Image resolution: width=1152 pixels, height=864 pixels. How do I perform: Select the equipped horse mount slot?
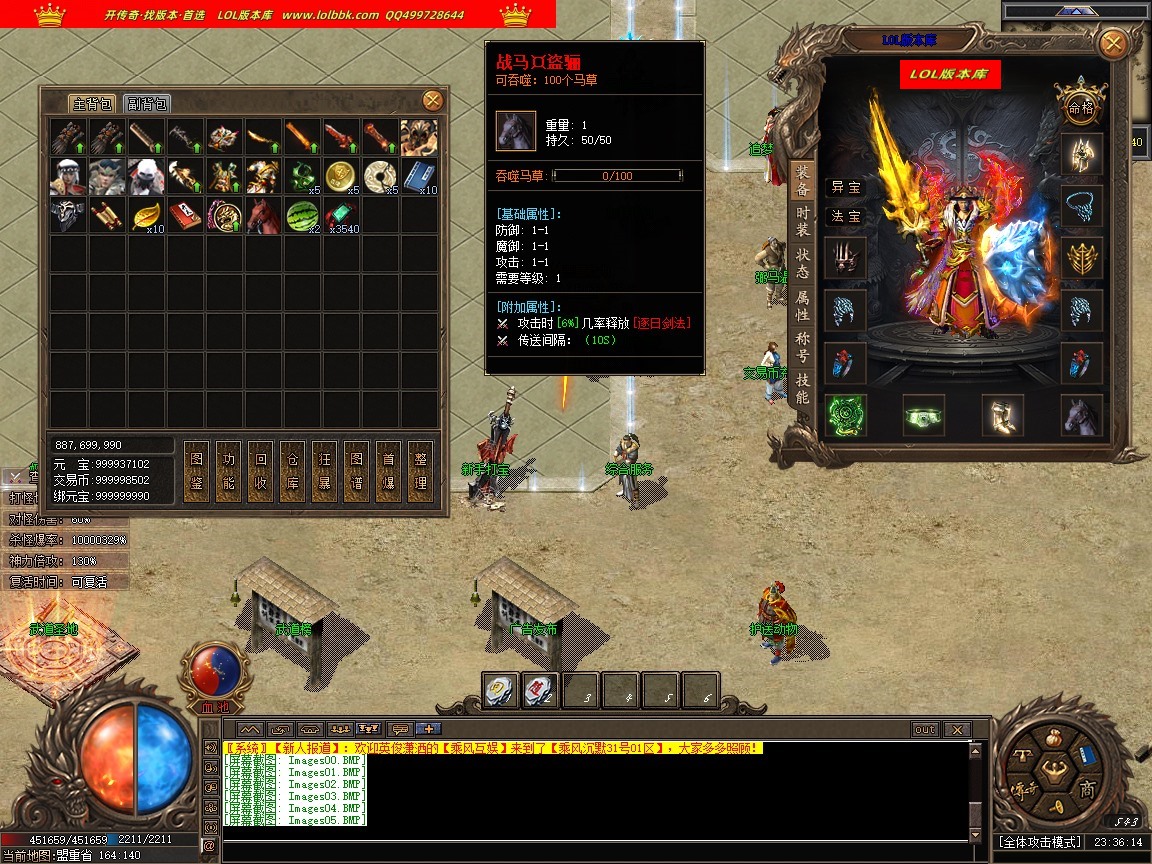tap(1081, 416)
